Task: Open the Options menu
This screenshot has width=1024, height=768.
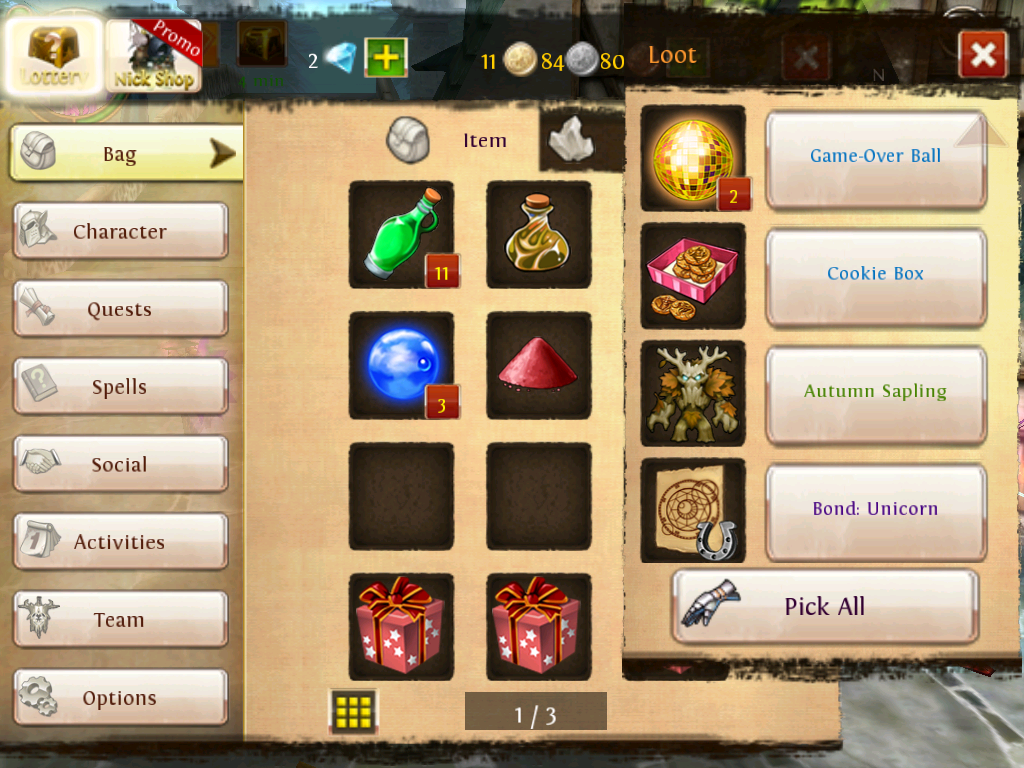Action: click(x=120, y=698)
